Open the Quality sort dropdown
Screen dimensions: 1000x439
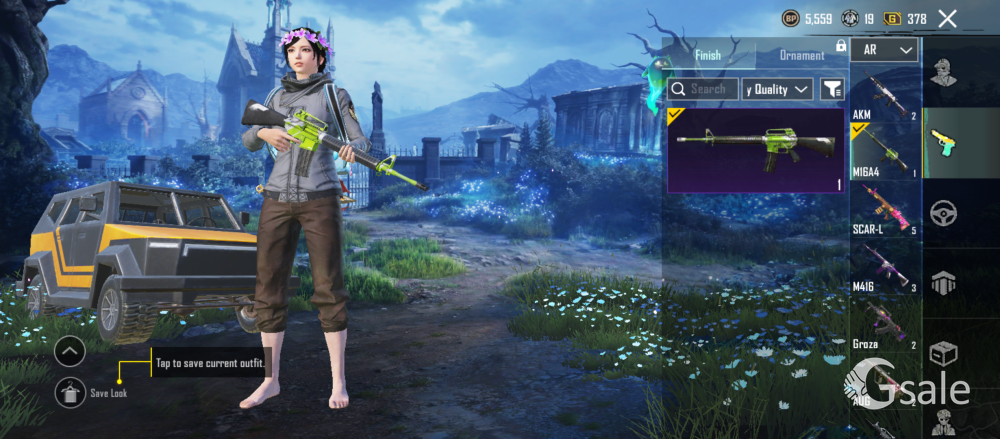click(778, 89)
